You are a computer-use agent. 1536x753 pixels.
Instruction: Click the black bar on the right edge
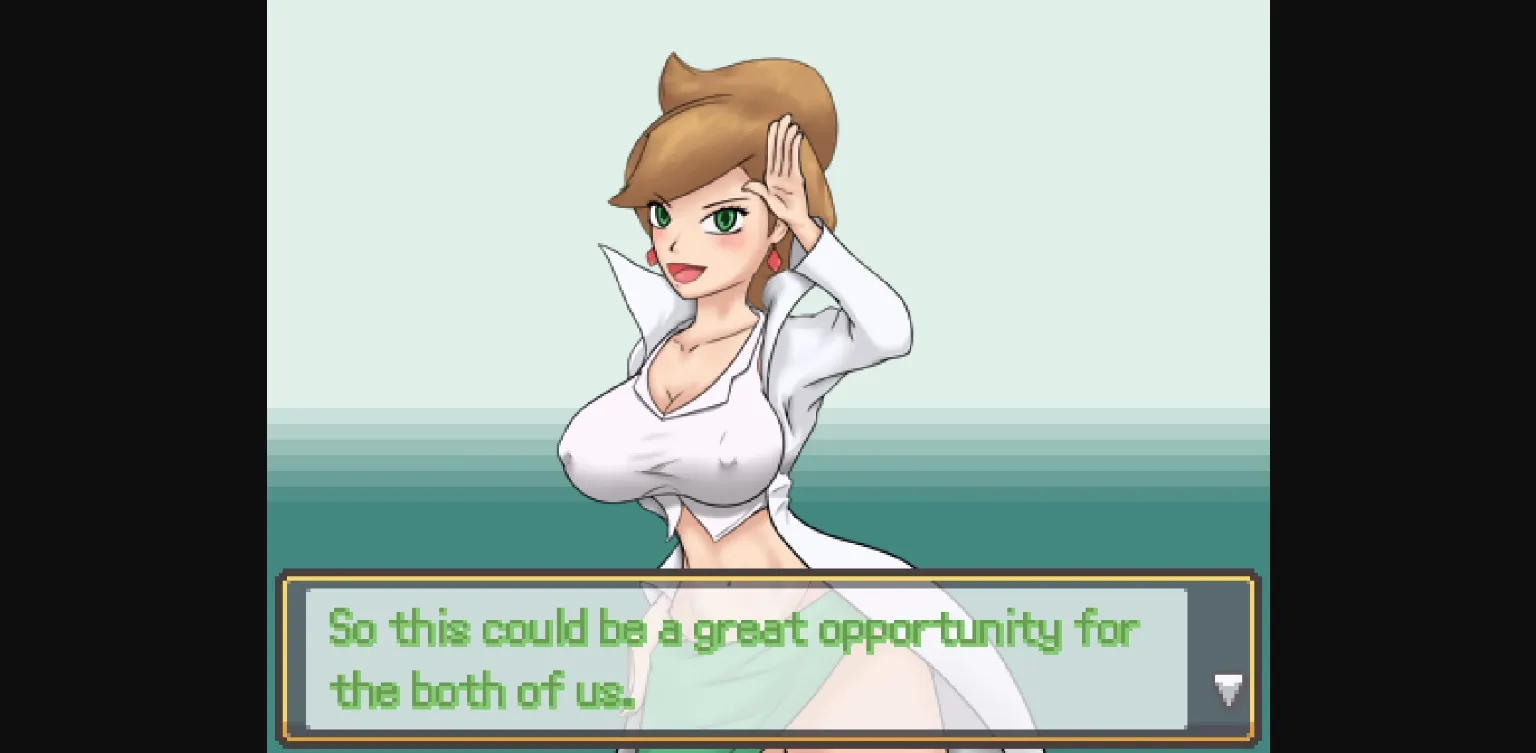pyautogui.click(x=1400, y=376)
